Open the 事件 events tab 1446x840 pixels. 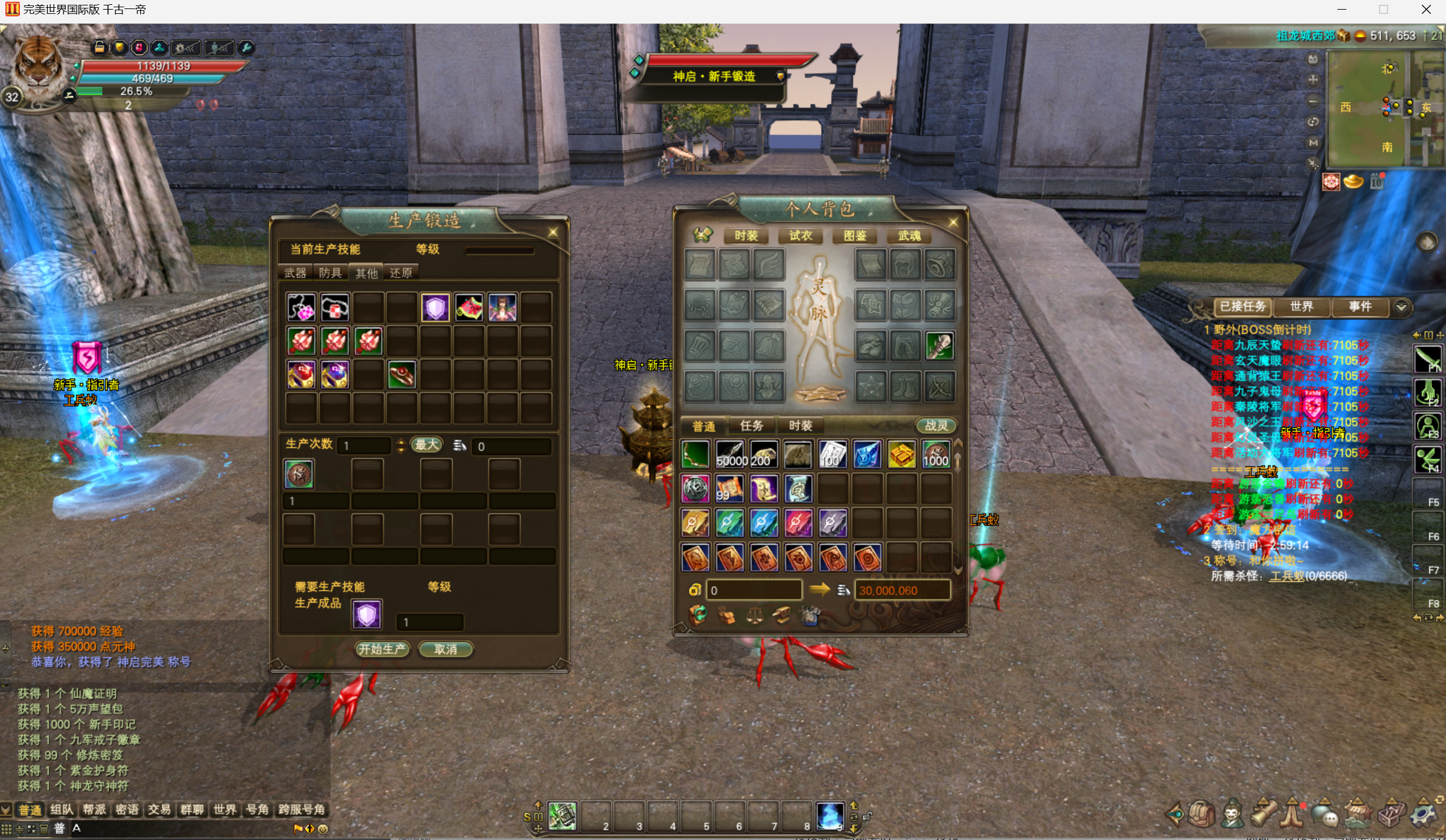(x=1360, y=307)
